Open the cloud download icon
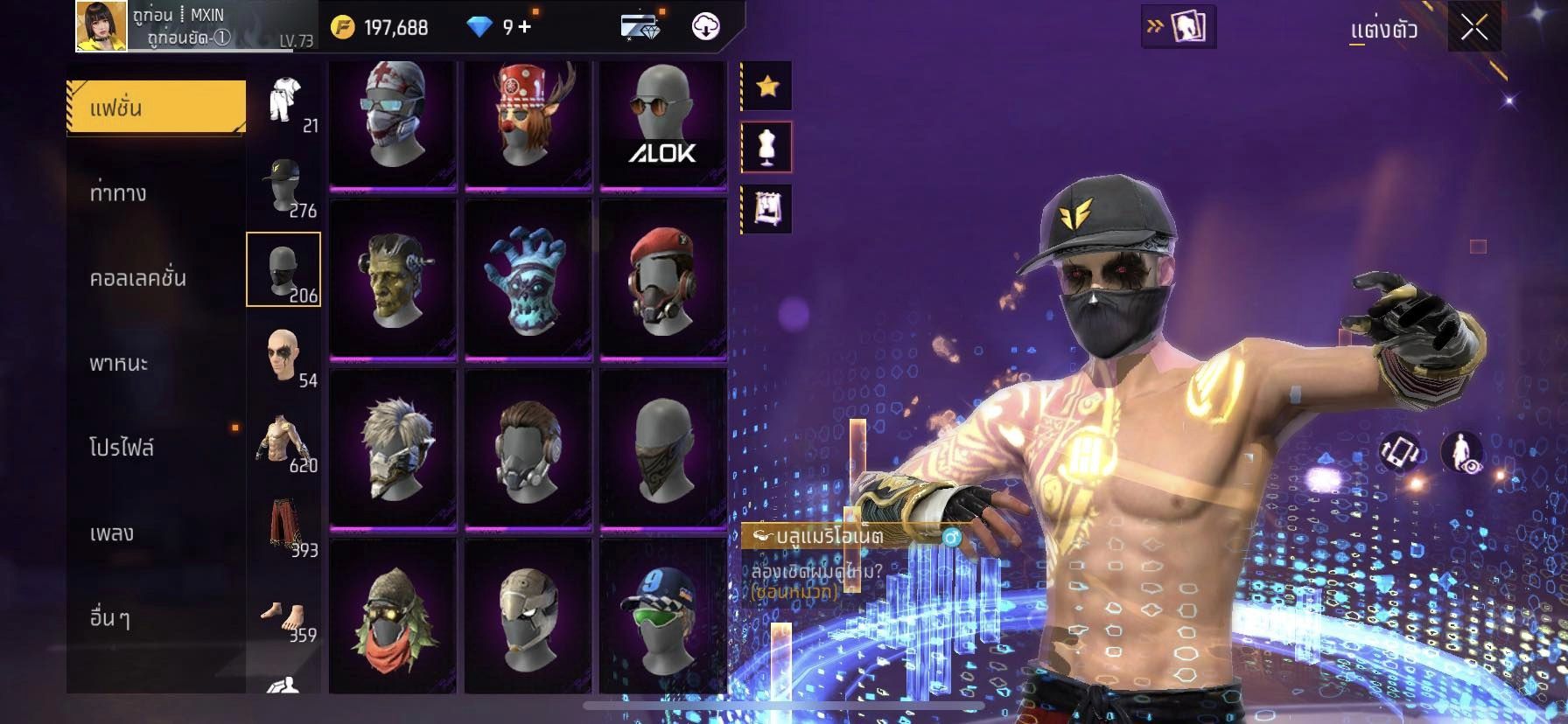This screenshot has height=724, width=1568. click(705, 27)
